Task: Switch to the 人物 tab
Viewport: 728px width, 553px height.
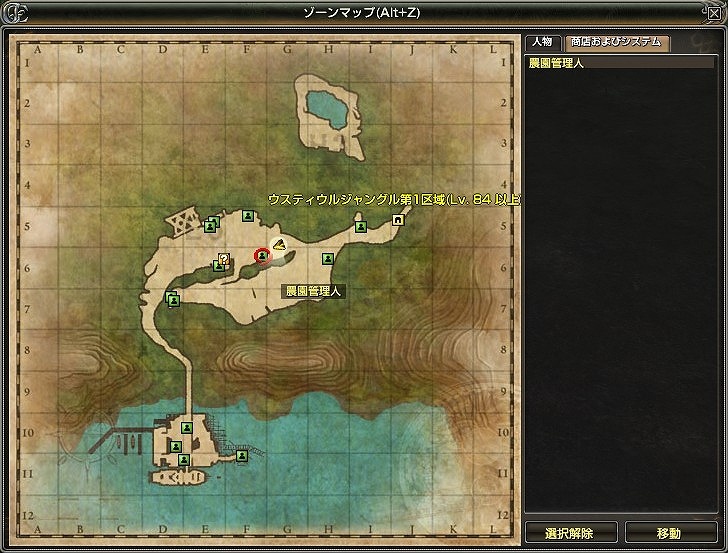Action: [x=542, y=42]
